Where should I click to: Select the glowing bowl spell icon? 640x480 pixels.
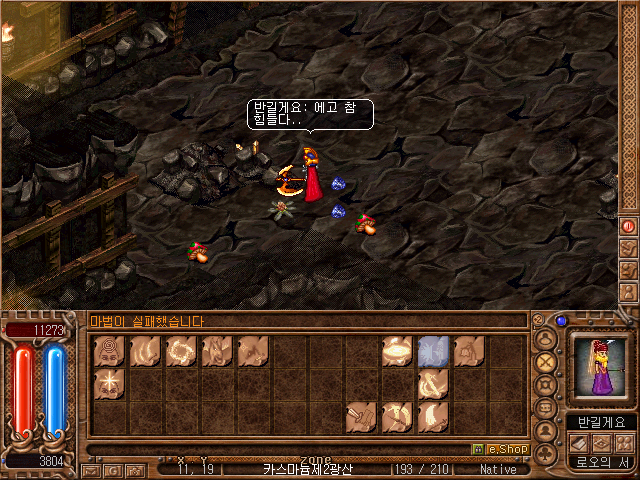(x=397, y=350)
